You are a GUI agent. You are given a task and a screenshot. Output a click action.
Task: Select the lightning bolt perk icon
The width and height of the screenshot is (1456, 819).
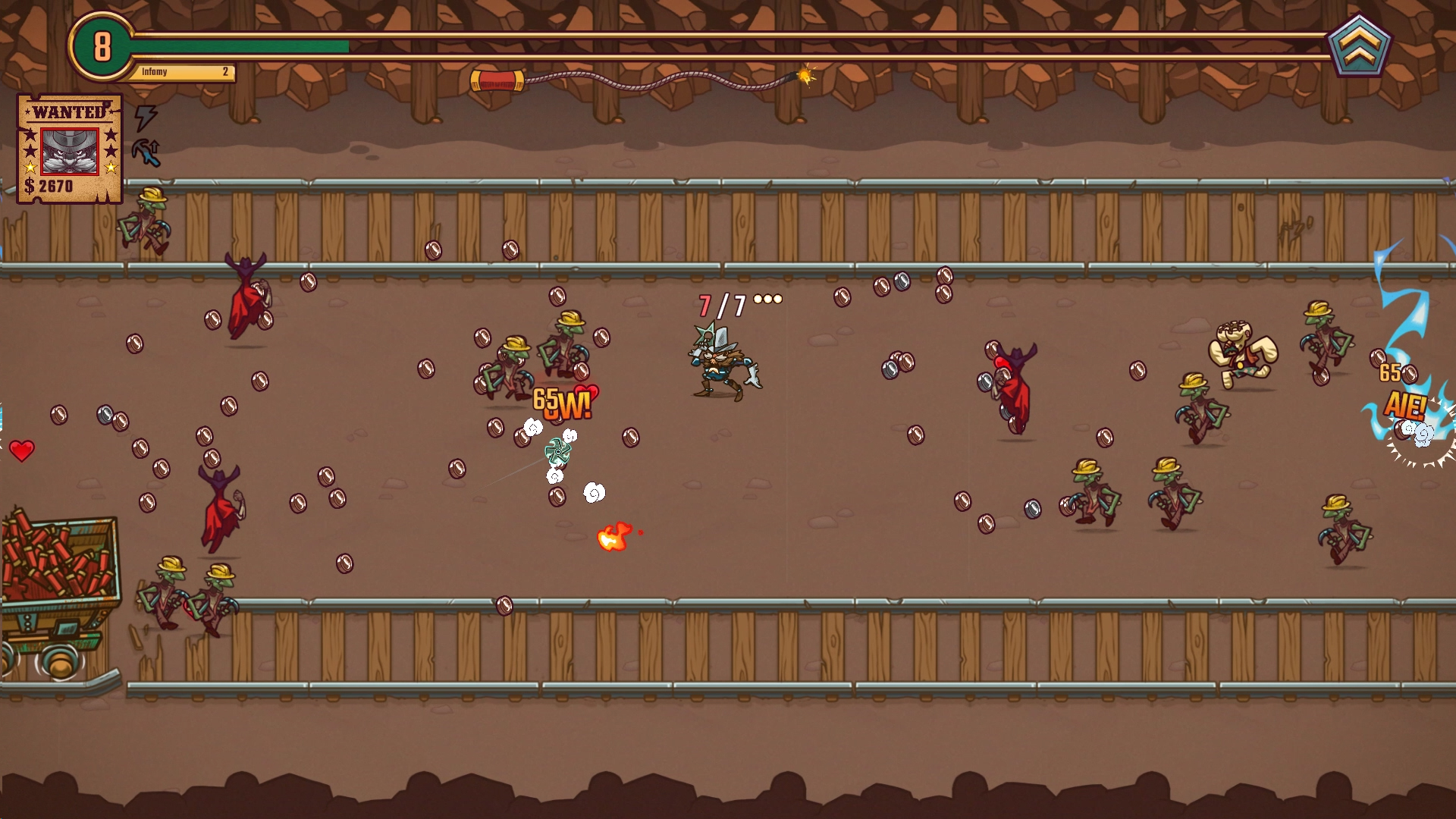pos(145,118)
